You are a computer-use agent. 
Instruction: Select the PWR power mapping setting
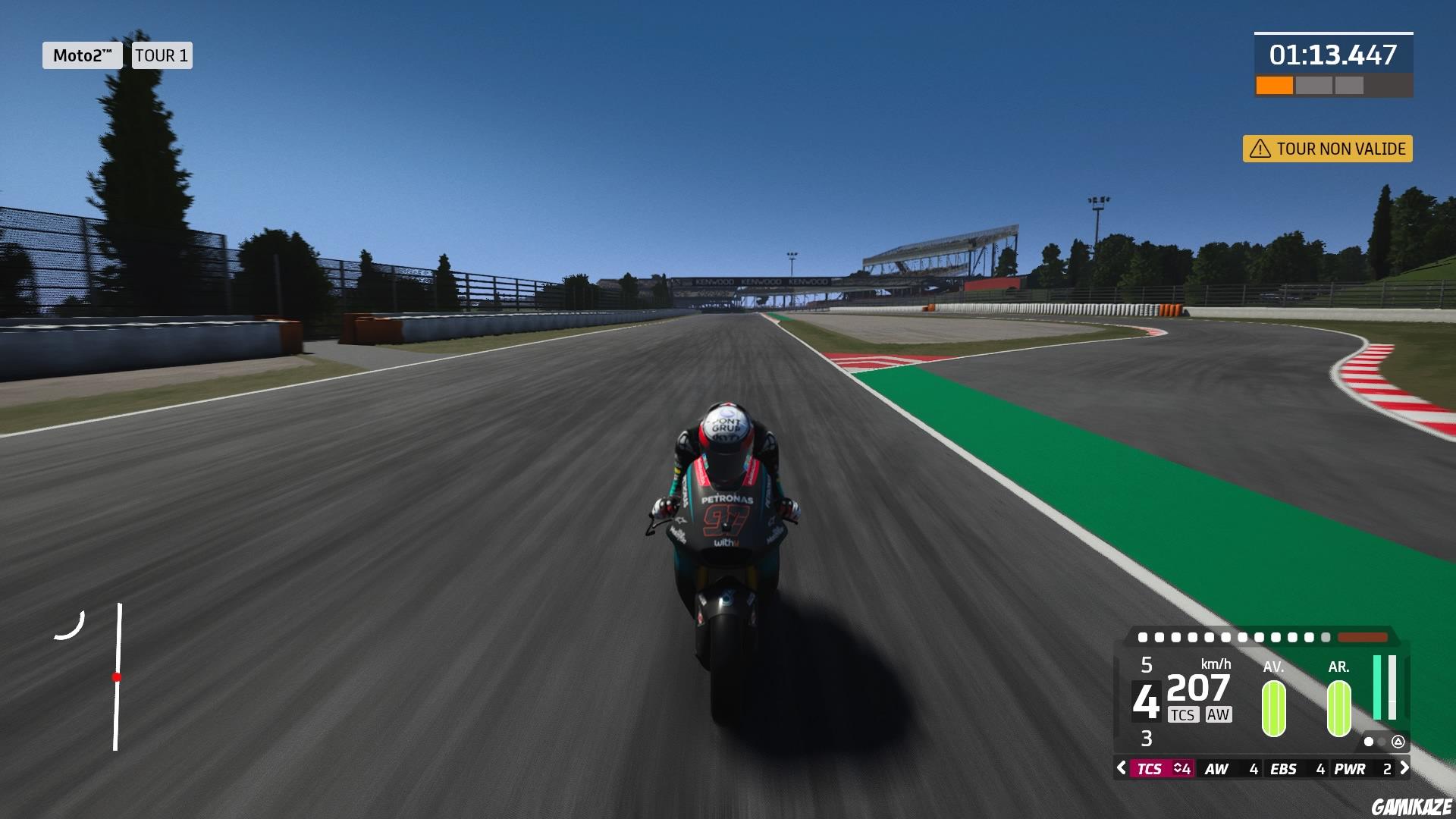tap(1350, 769)
